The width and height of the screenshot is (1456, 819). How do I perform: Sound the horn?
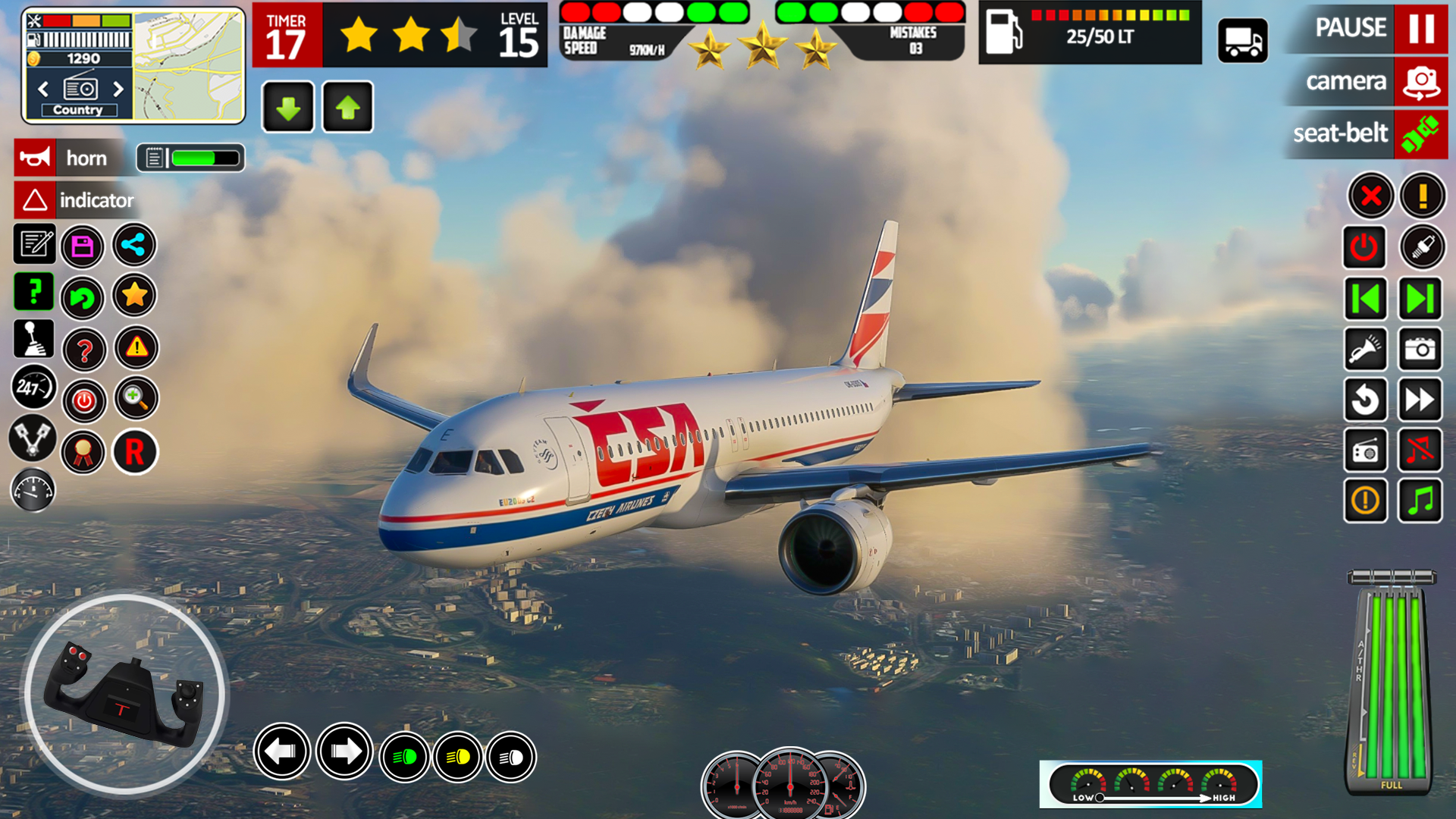coord(35,158)
